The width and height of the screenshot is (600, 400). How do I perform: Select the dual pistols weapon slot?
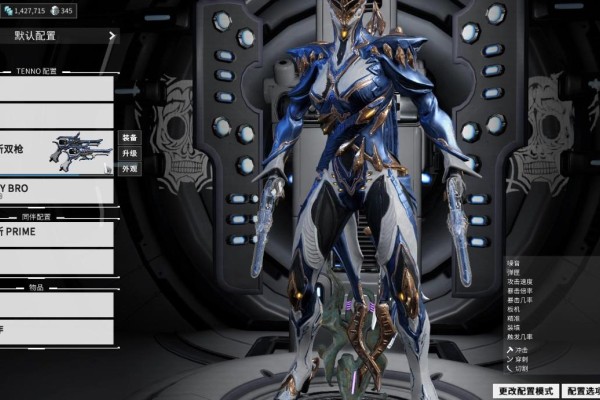click(56, 152)
